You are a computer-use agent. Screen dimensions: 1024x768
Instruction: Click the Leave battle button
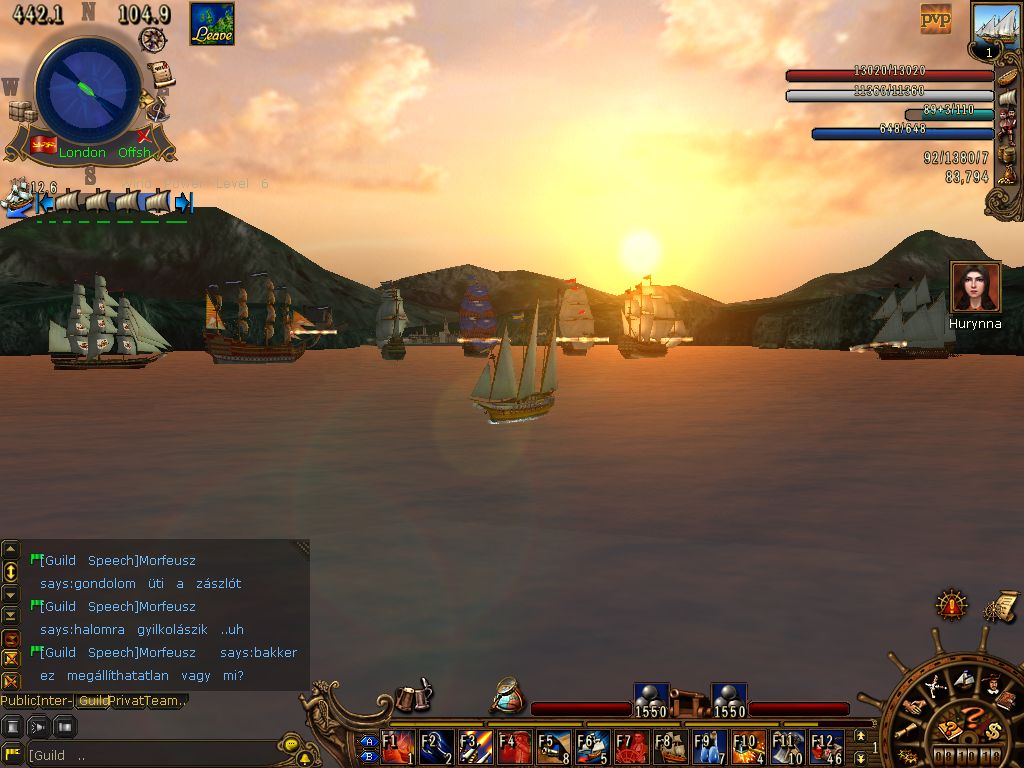tap(212, 24)
